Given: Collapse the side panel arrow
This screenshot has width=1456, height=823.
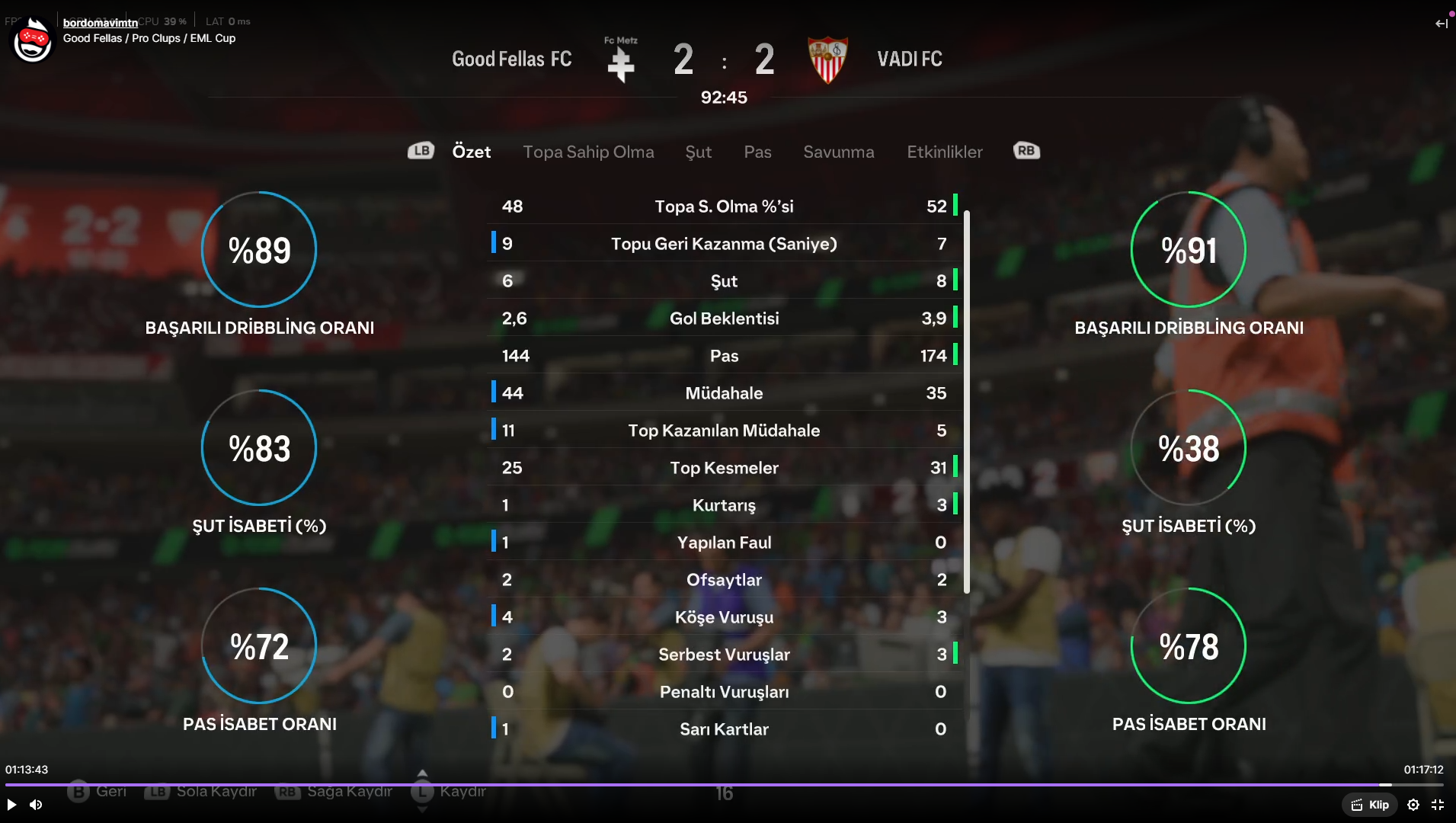Looking at the screenshot, I should (x=1441, y=24).
